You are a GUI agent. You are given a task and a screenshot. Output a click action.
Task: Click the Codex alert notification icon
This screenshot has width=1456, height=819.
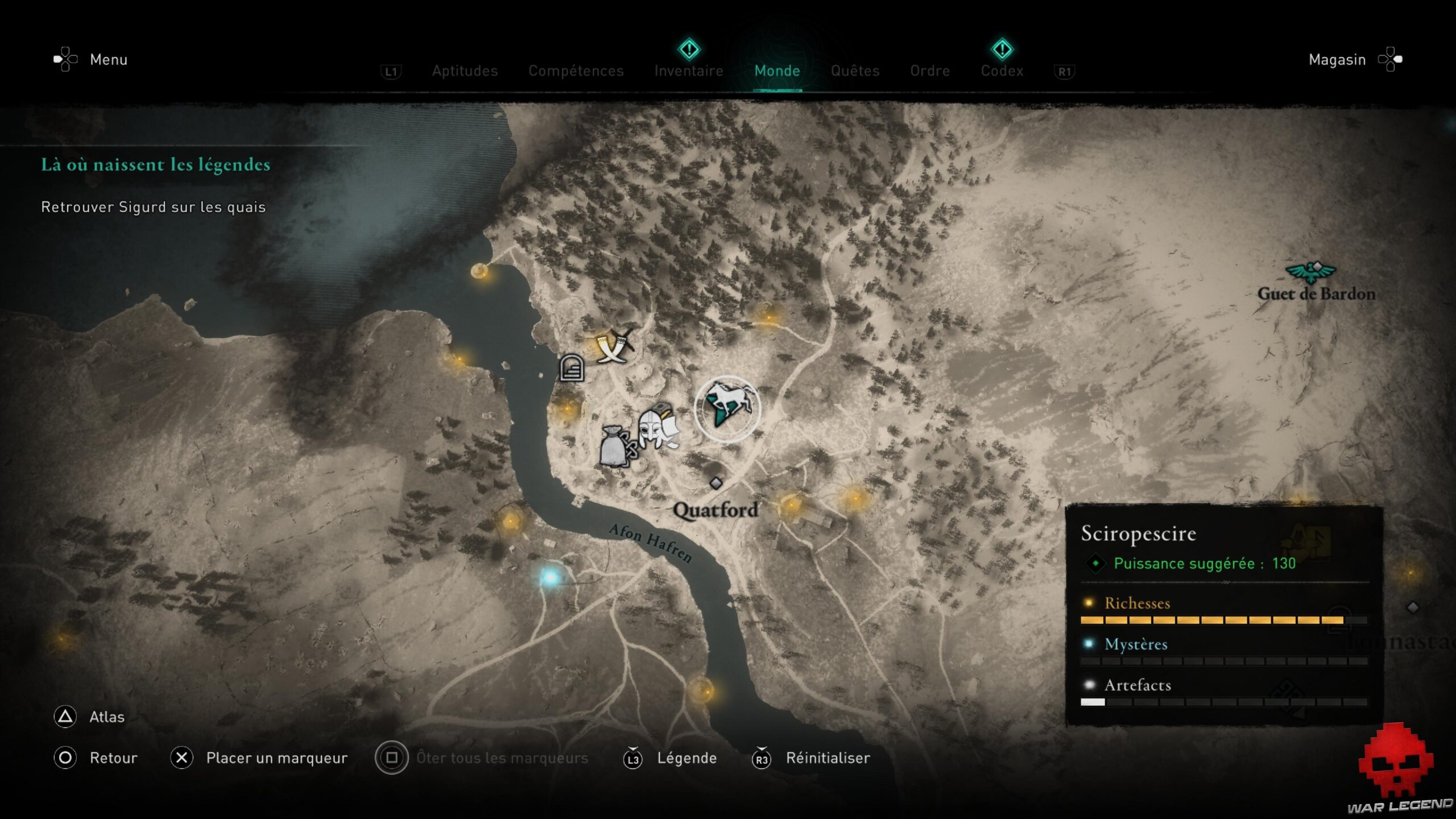coord(1002,50)
